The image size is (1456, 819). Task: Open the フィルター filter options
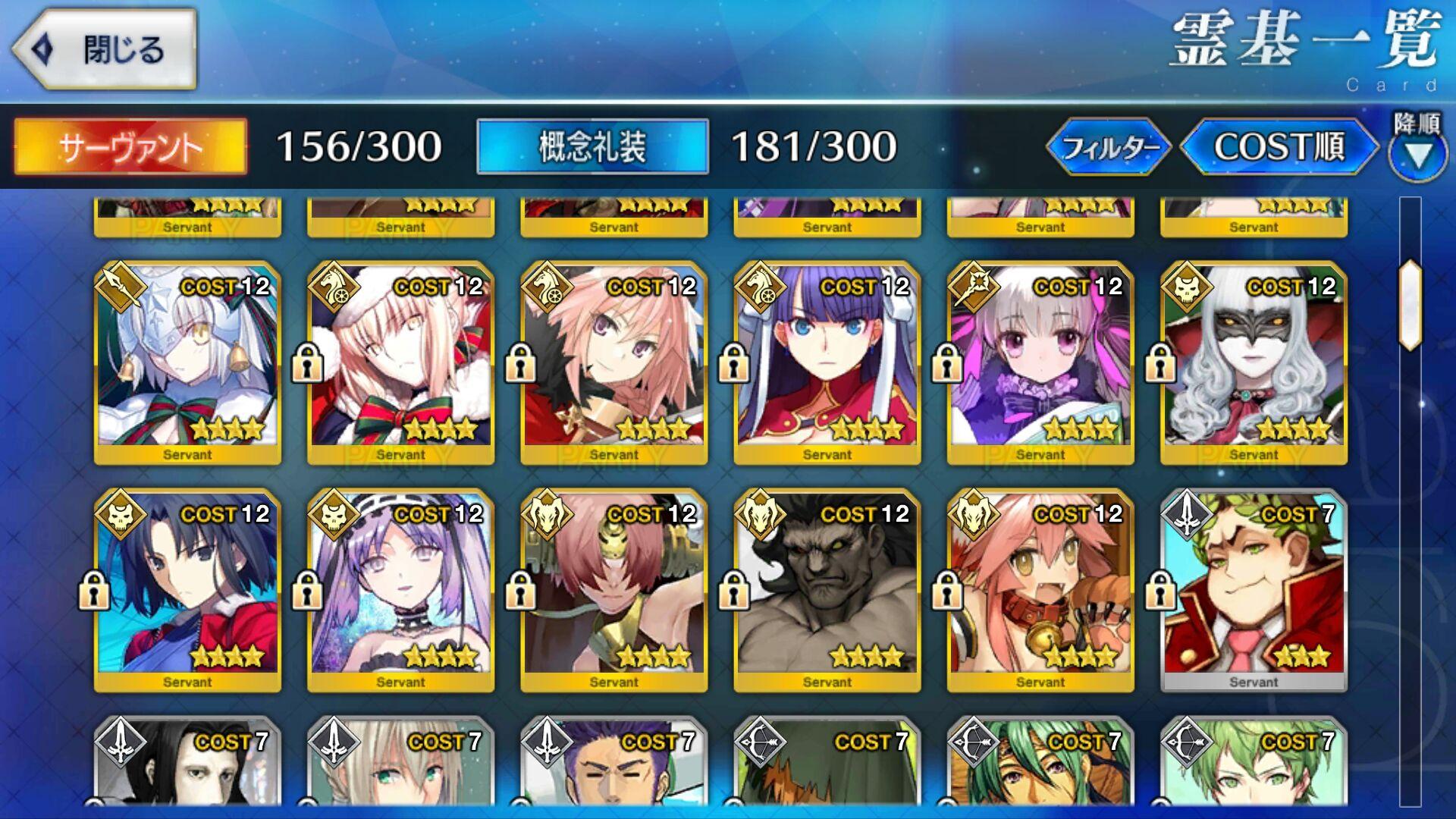click(1108, 146)
